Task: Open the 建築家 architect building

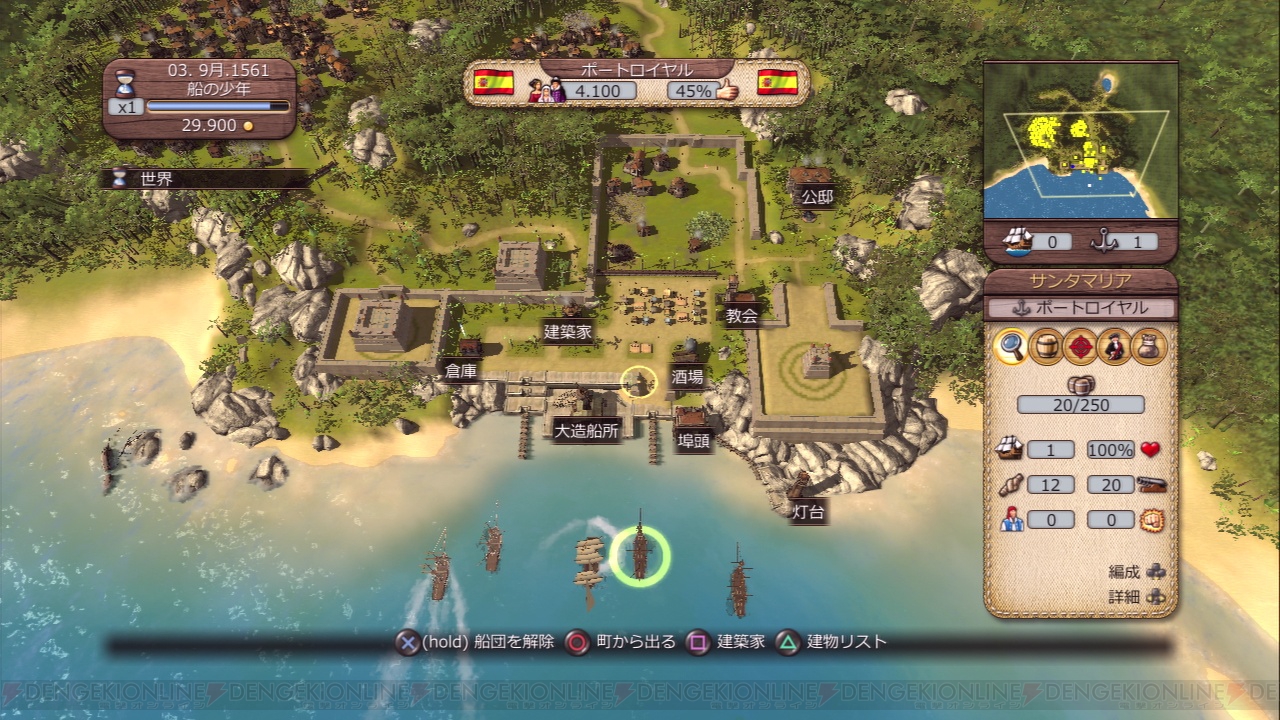Action: click(x=570, y=331)
